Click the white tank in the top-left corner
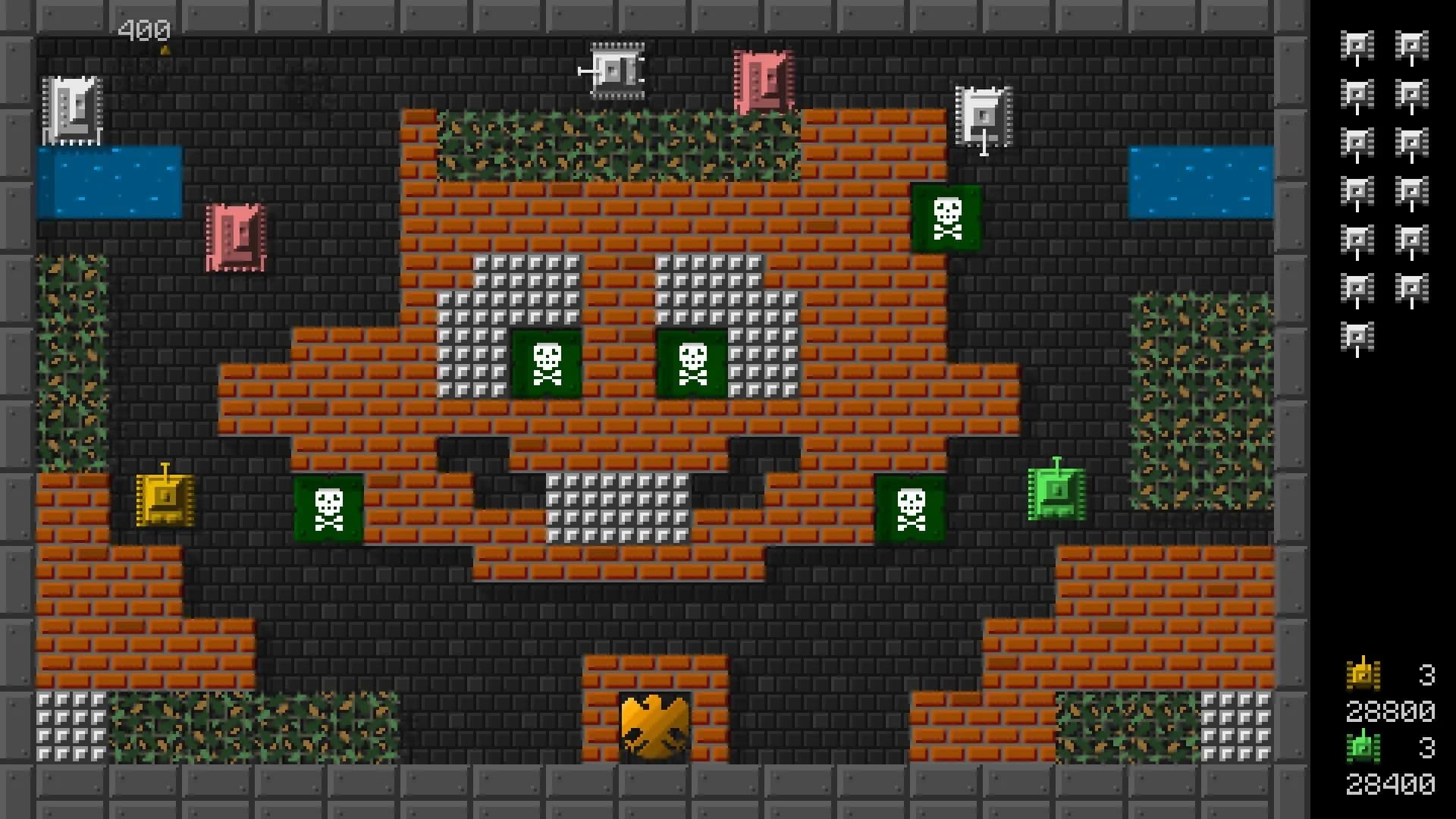Viewport: 1456px width, 819px height. tap(74, 110)
